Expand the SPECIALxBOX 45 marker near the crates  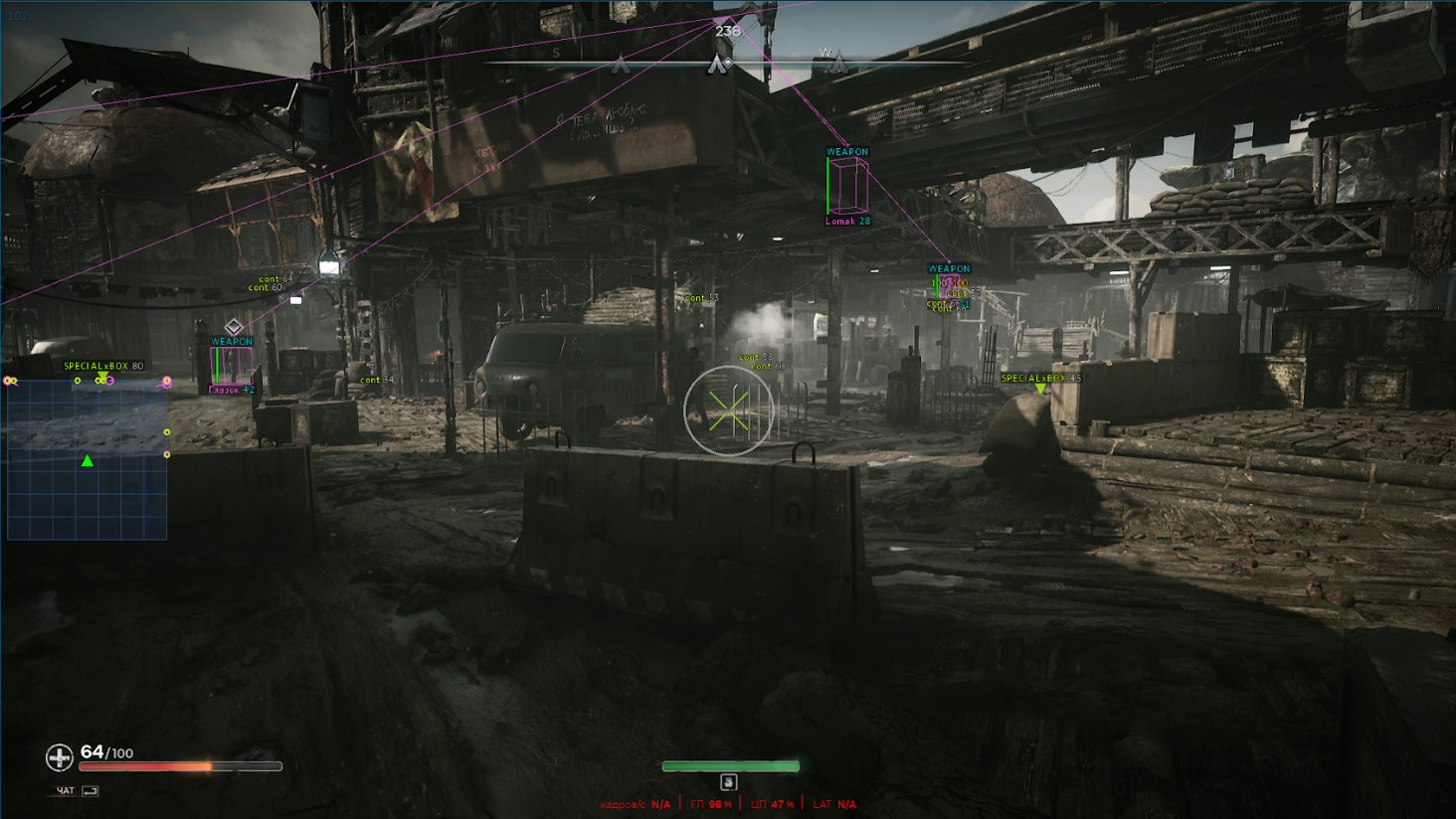click(1040, 379)
